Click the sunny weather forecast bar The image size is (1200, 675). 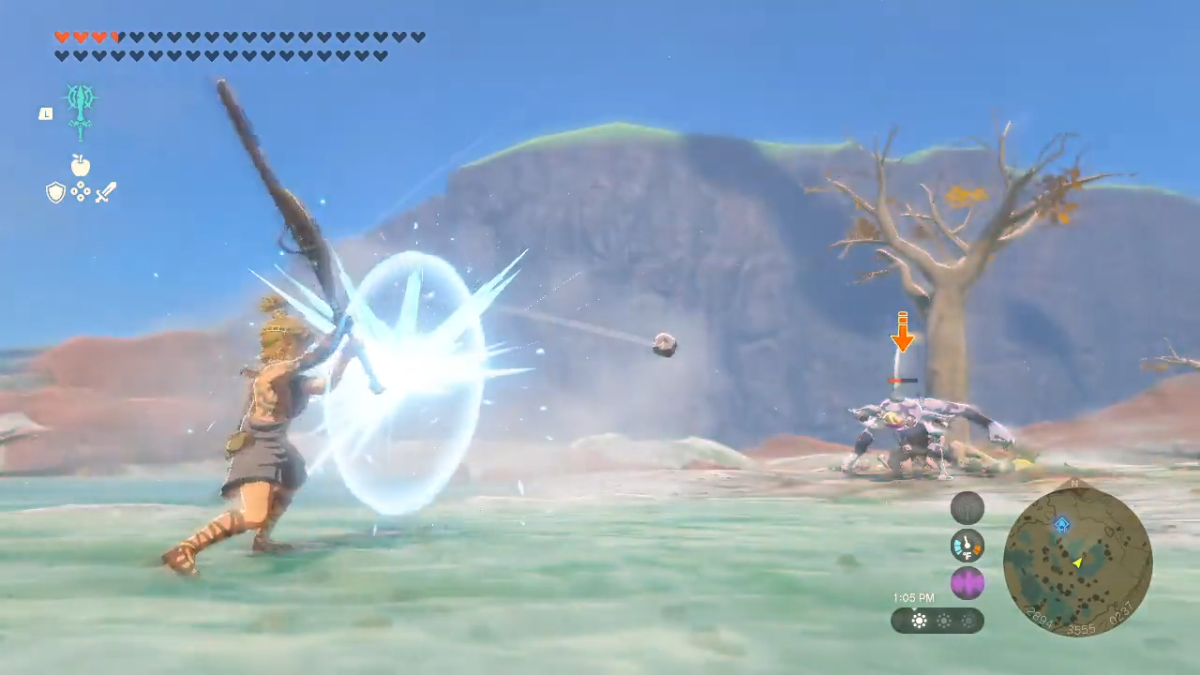coord(937,621)
